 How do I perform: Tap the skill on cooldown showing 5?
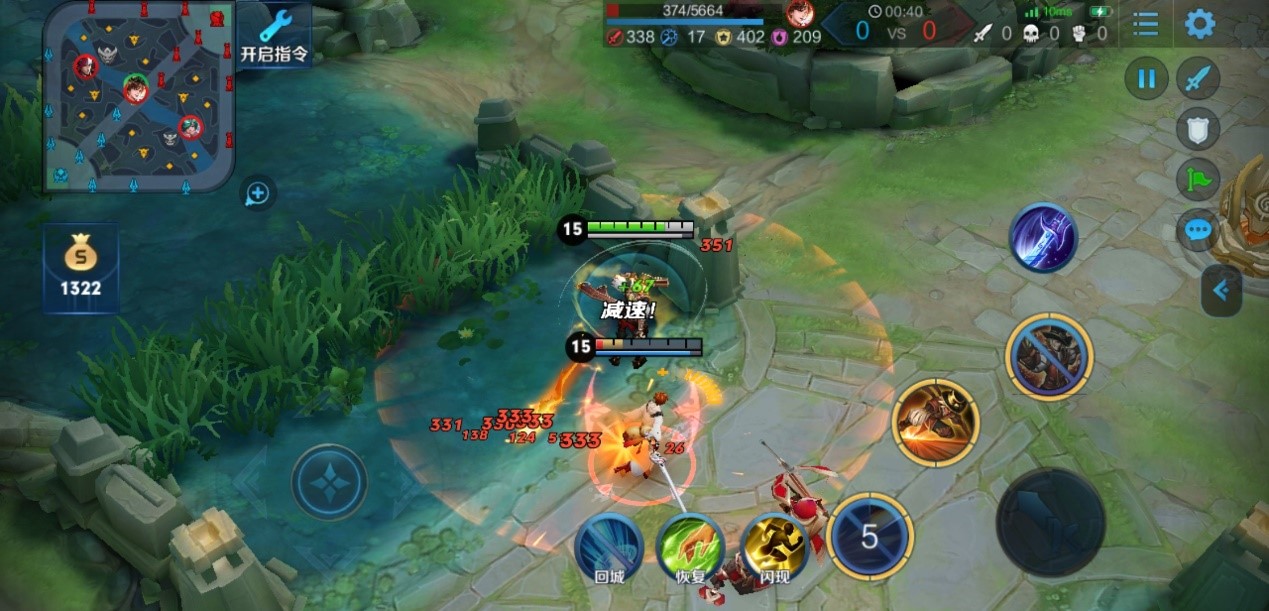(x=870, y=537)
